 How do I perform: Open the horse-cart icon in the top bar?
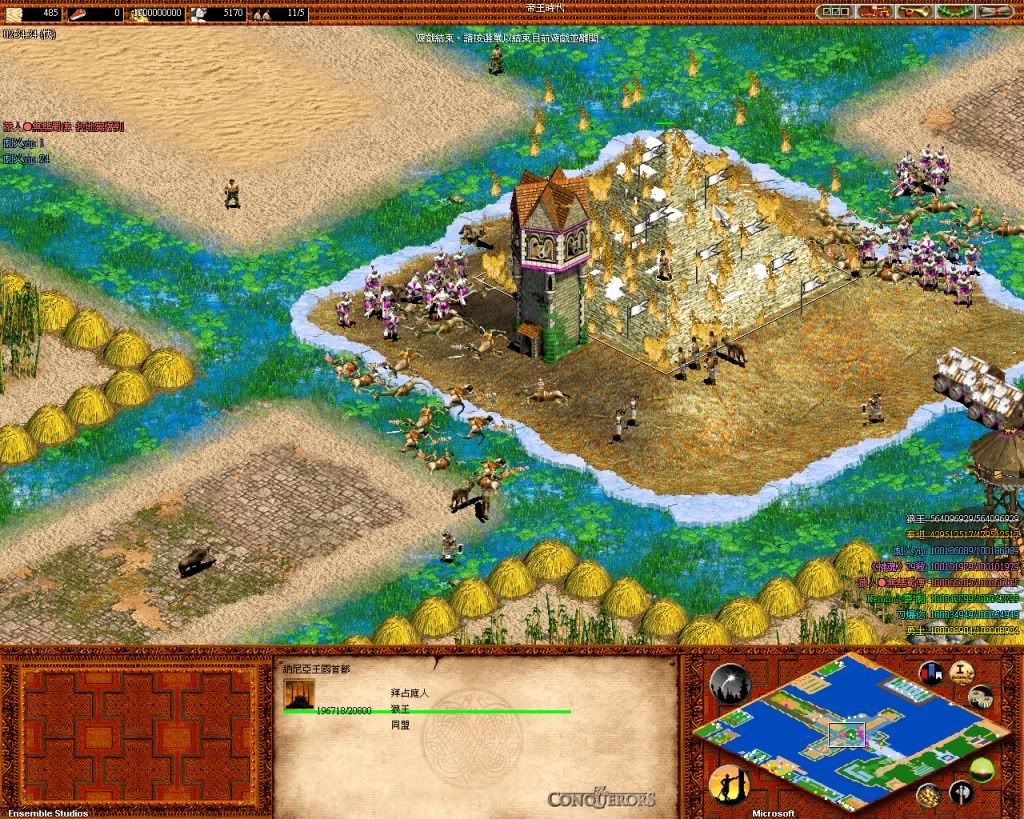(871, 12)
